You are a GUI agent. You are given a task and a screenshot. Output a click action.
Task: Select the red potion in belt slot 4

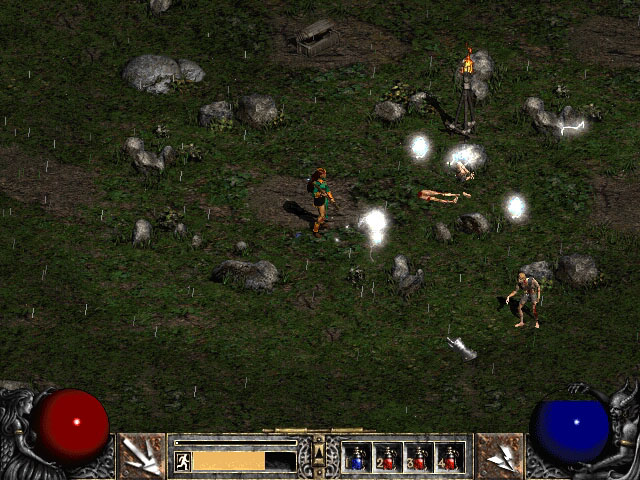tap(450, 458)
